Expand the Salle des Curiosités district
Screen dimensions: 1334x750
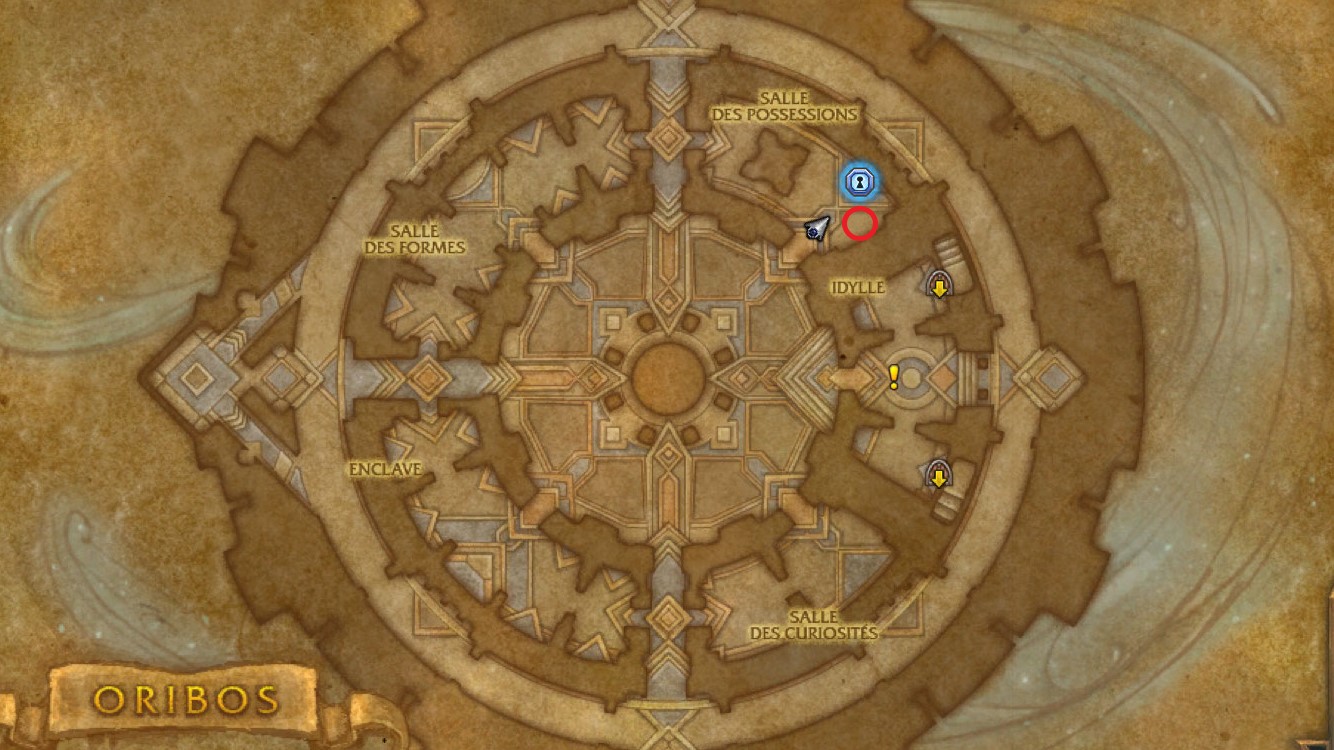[x=813, y=625]
